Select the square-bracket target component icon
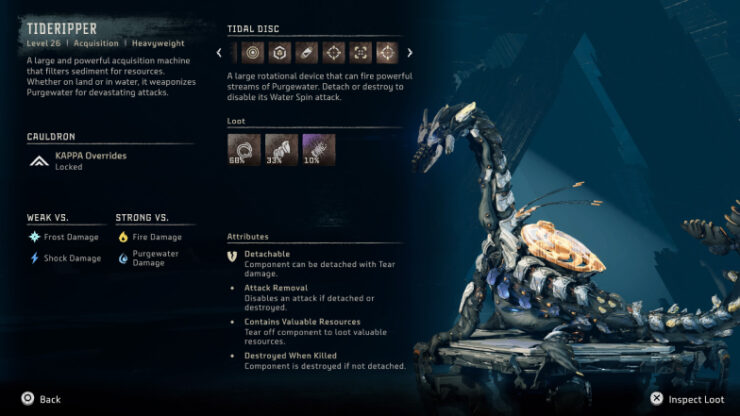 tap(359, 53)
